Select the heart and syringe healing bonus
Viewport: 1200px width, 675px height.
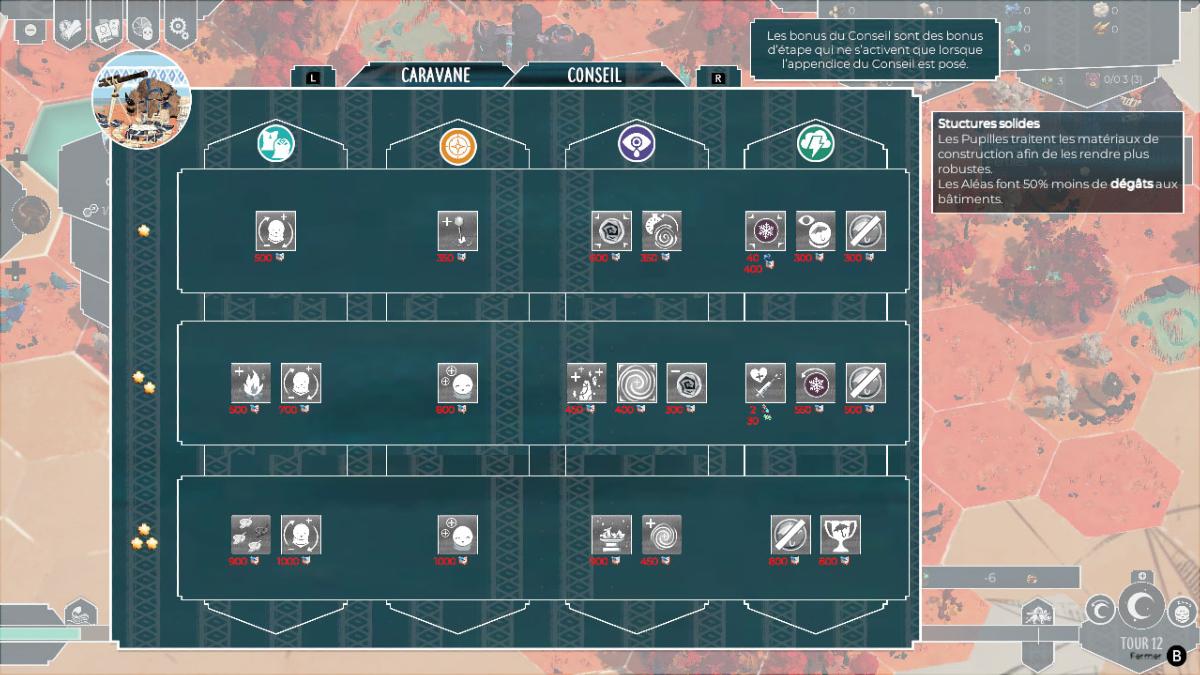click(x=765, y=383)
